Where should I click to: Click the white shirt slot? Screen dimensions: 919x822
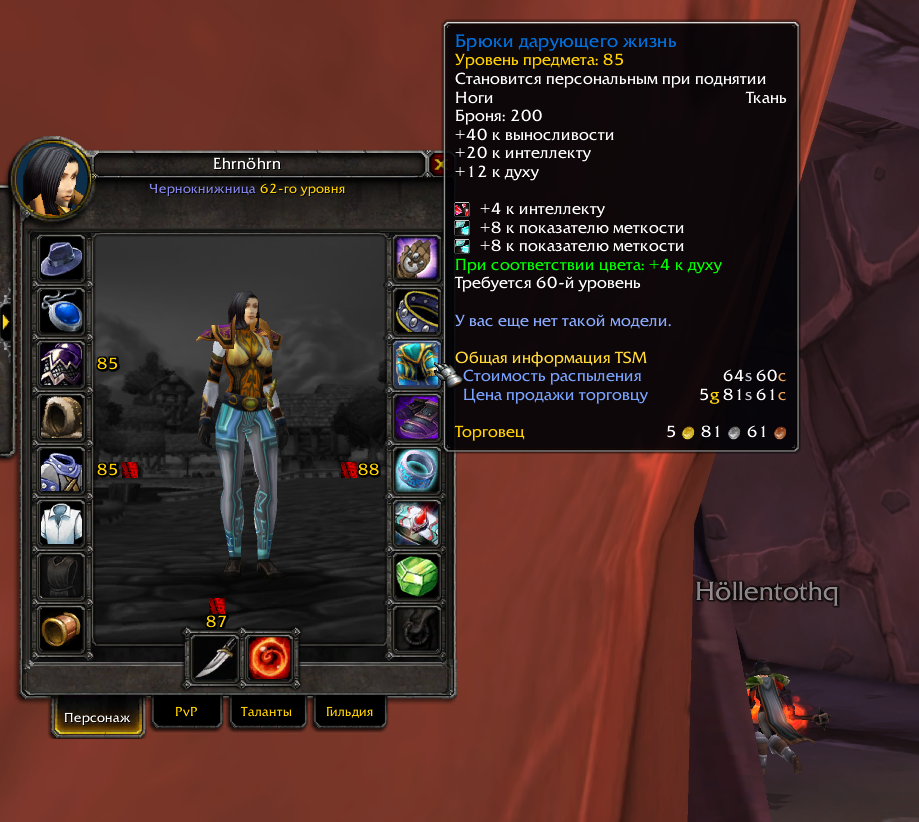[62, 522]
